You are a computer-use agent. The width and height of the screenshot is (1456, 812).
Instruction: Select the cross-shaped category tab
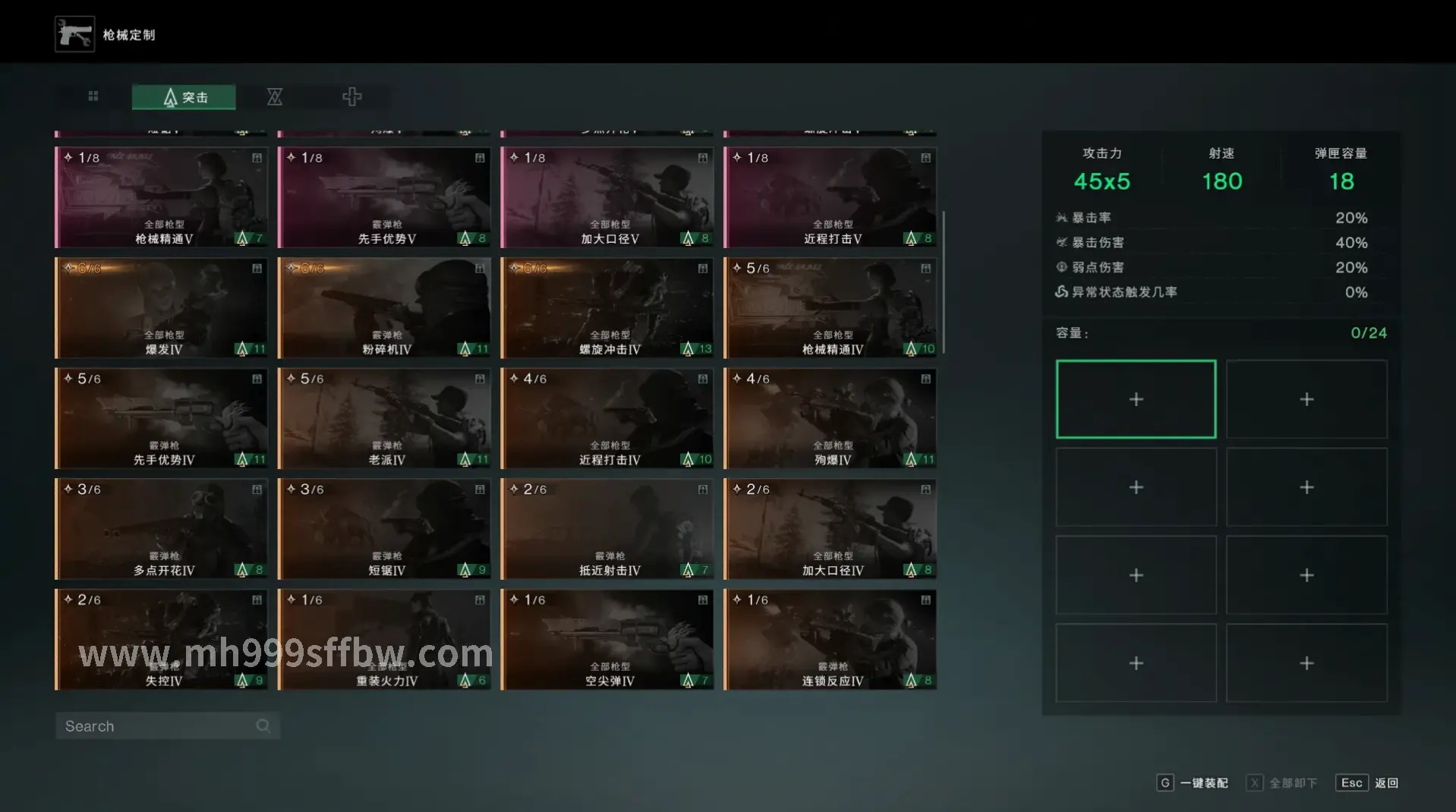click(x=351, y=96)
